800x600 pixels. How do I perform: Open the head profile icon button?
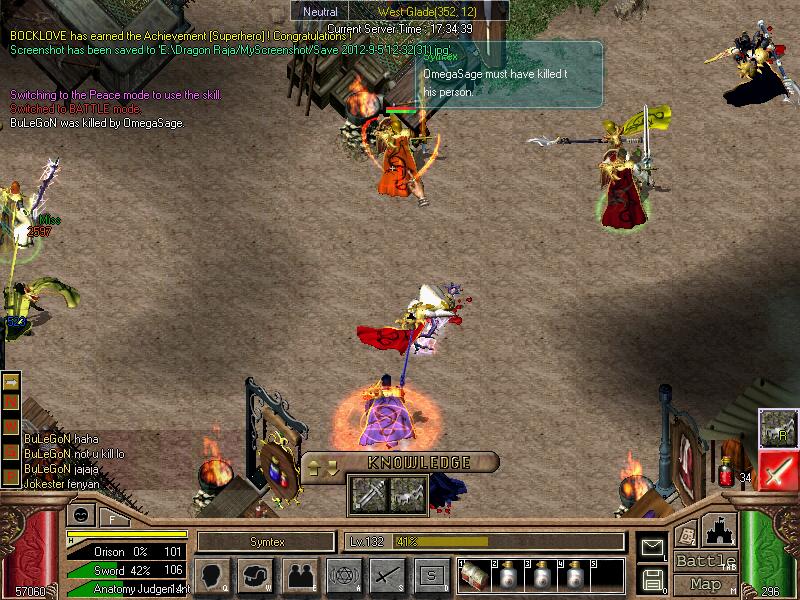click(x=214, y=575)
